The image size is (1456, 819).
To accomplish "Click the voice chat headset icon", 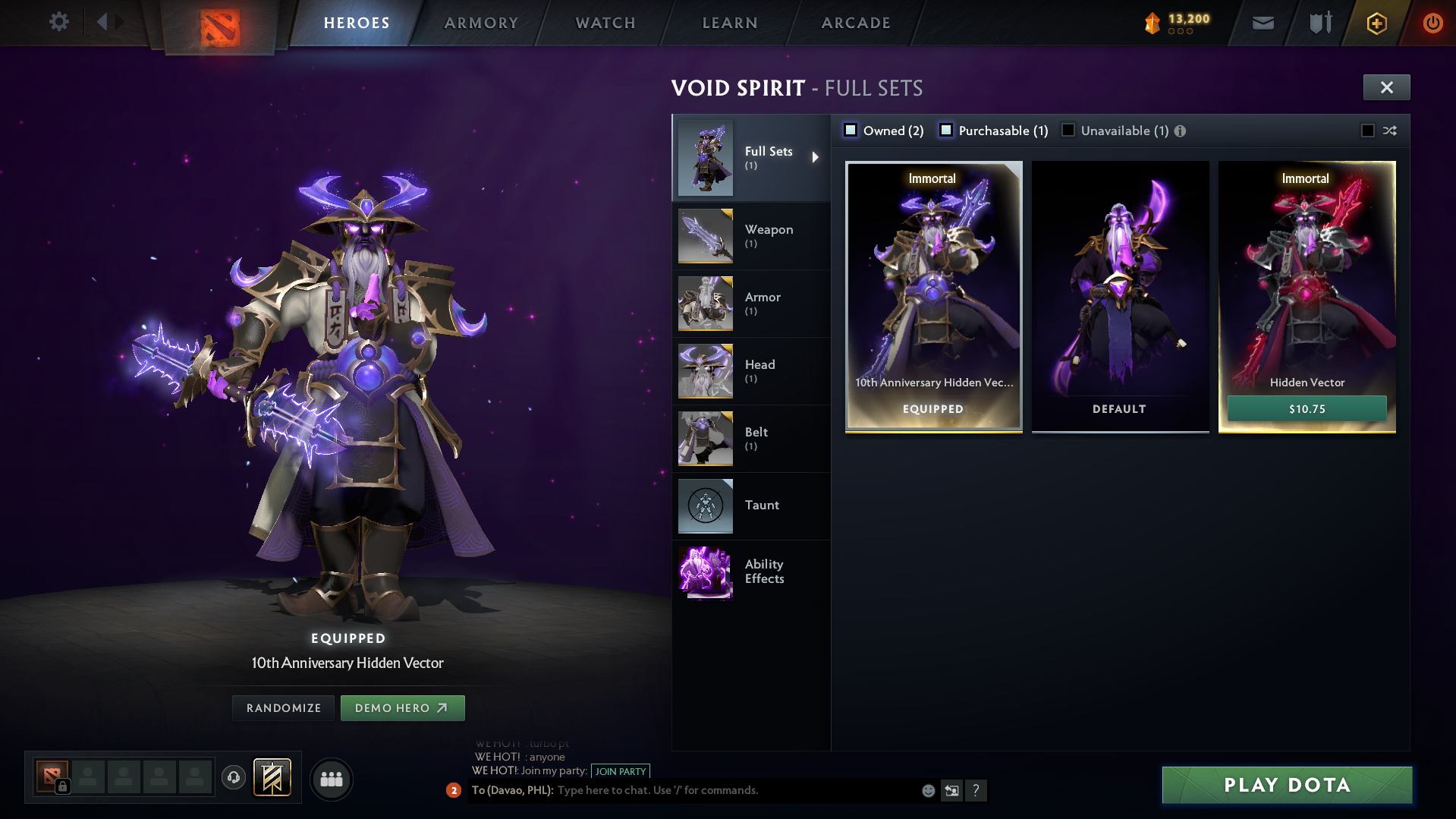I will click(233, 779).
